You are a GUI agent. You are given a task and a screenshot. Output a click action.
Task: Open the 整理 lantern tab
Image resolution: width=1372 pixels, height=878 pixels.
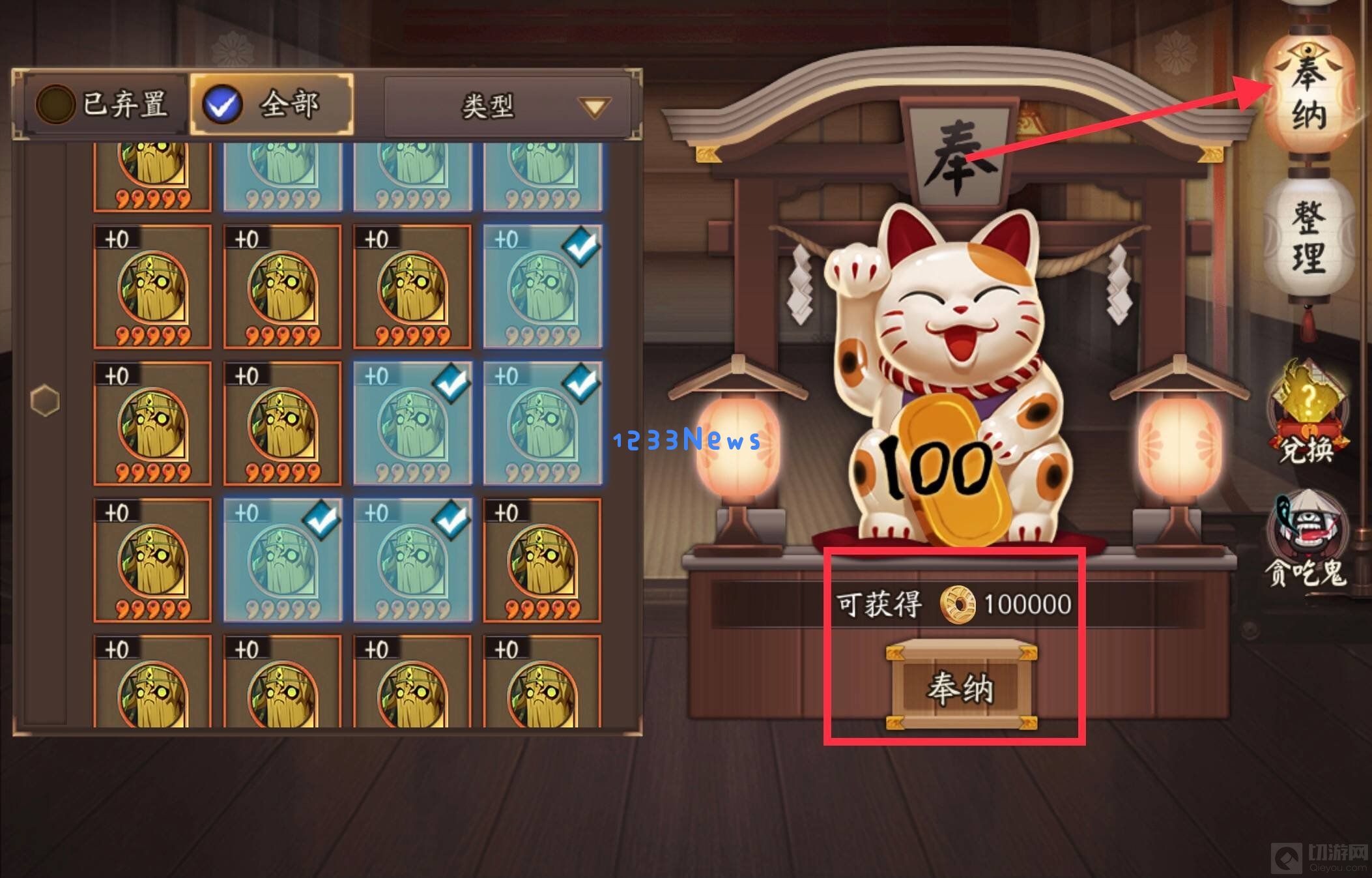1309,237
